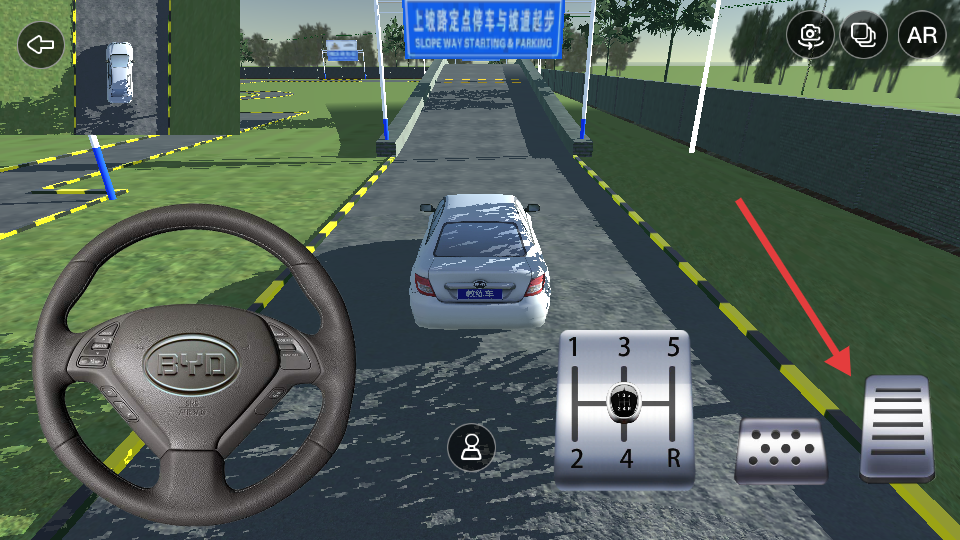Viewport: 960px width, 540px height.
Task: Activate the AR mode button
Action: [921, 36]
